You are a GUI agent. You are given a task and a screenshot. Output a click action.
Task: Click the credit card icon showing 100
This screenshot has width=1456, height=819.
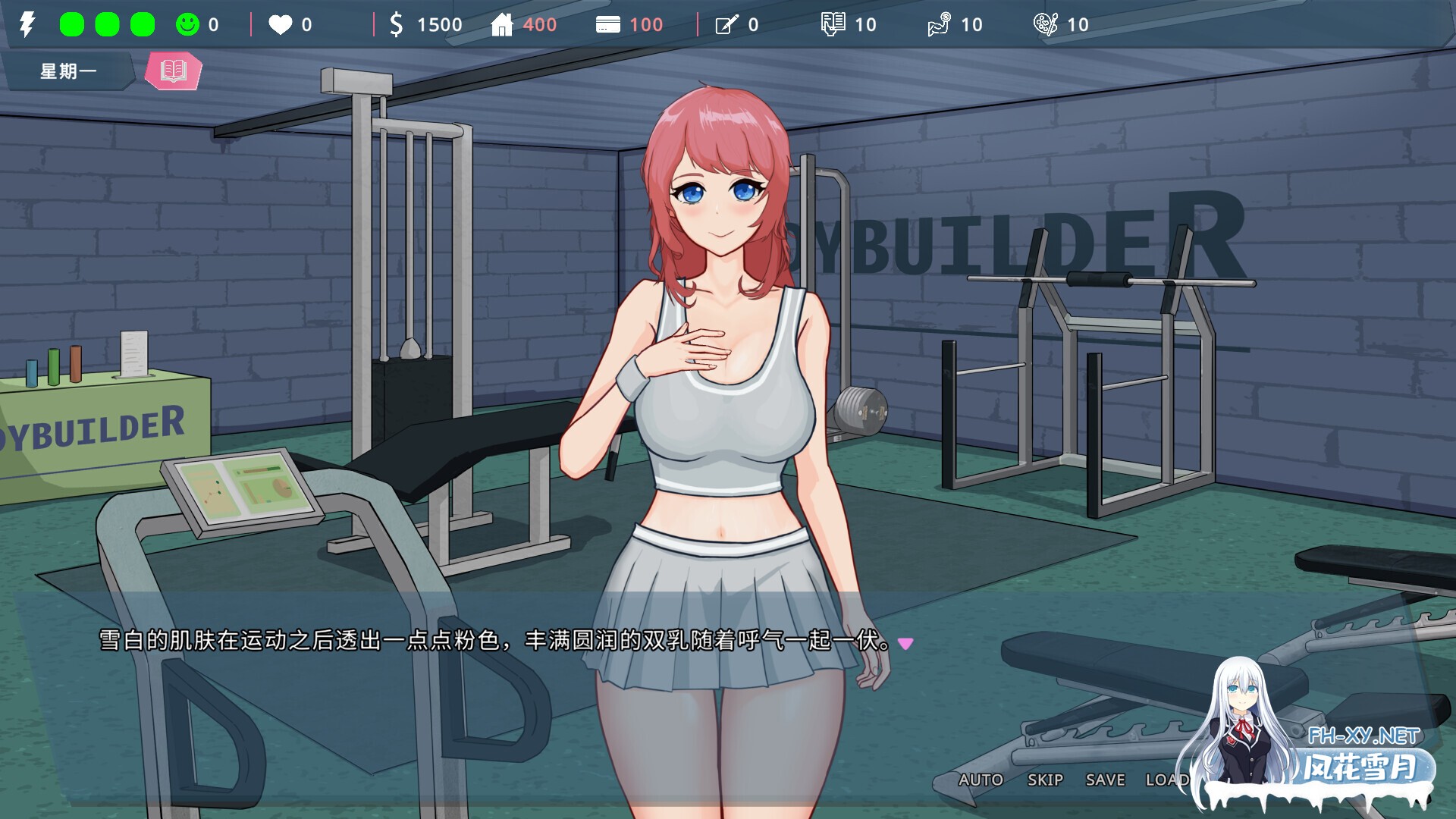(609, 24)
